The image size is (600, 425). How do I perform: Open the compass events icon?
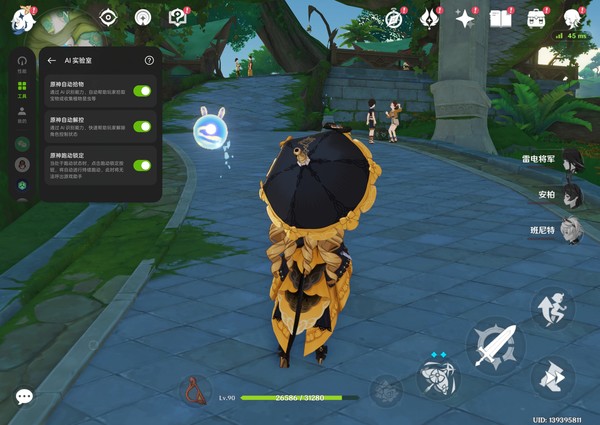click(x=395, y=18)
